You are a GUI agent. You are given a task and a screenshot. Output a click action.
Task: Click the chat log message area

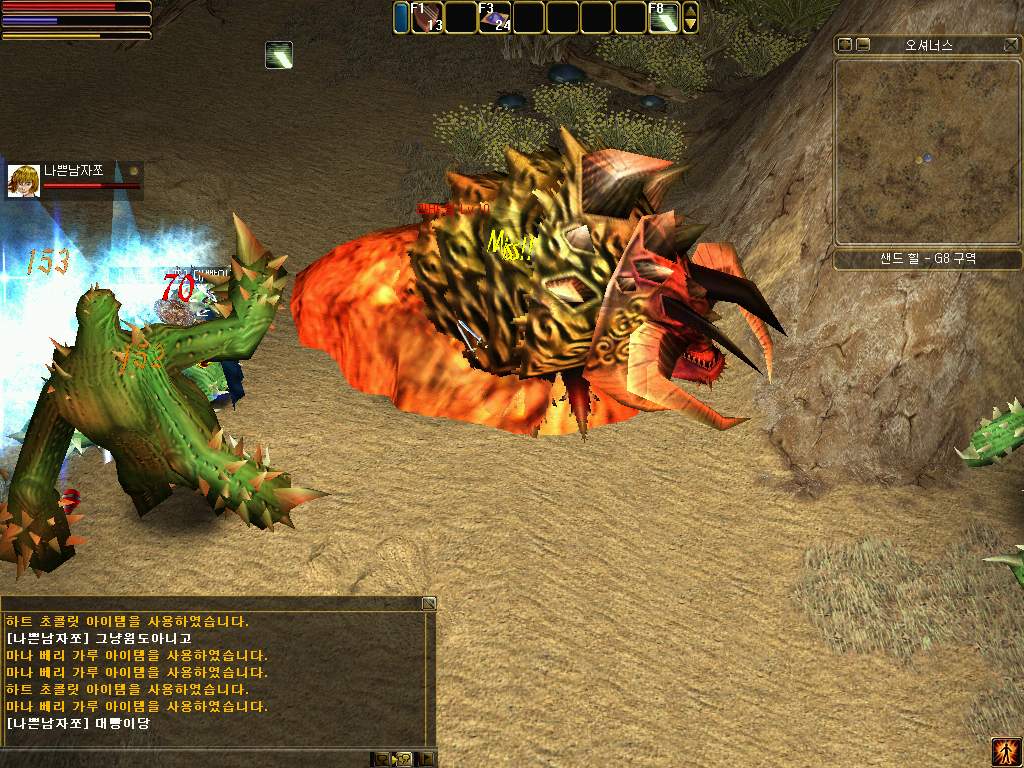coord(215,672)
